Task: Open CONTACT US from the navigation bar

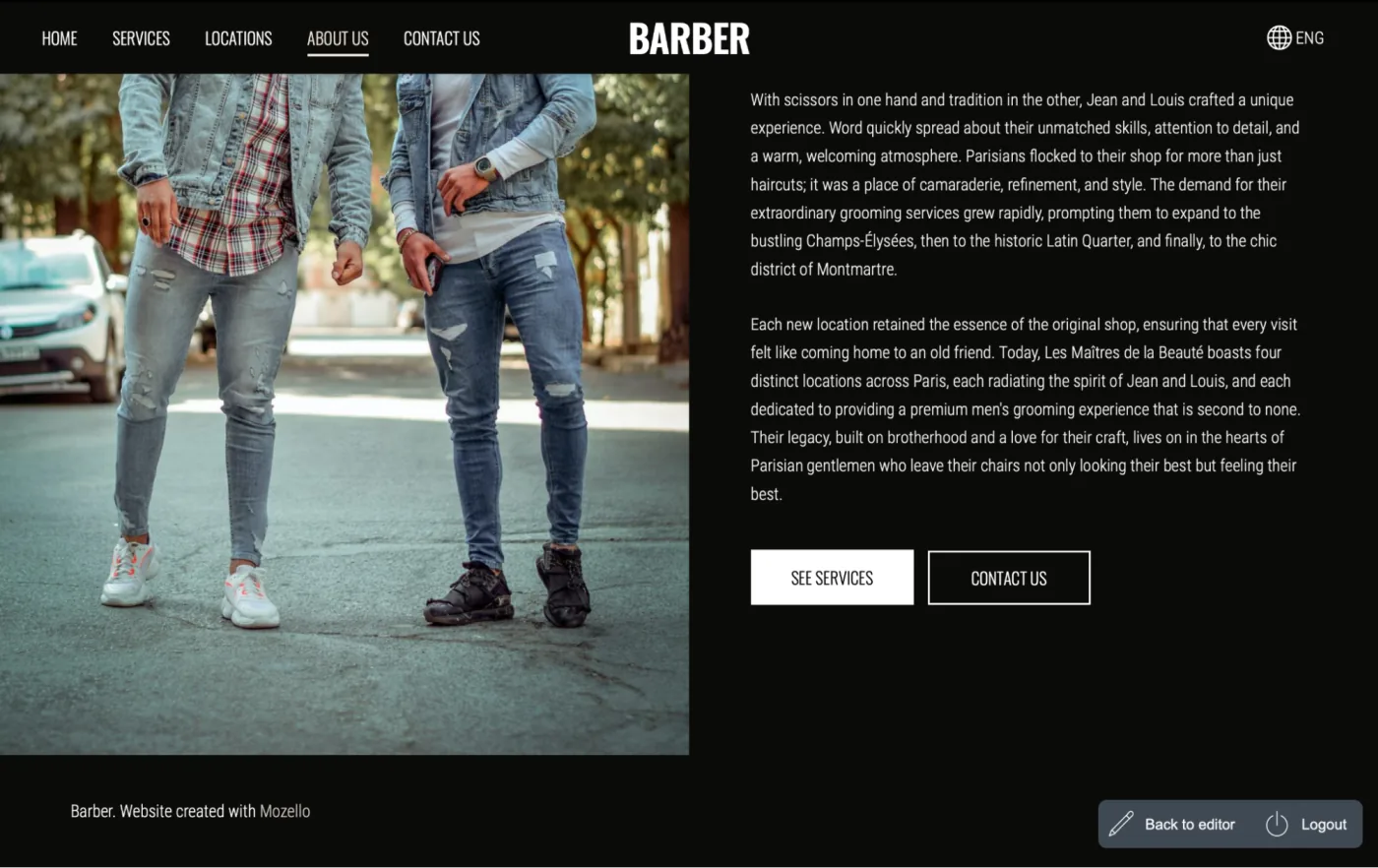Action: click(x=441, y=38)
